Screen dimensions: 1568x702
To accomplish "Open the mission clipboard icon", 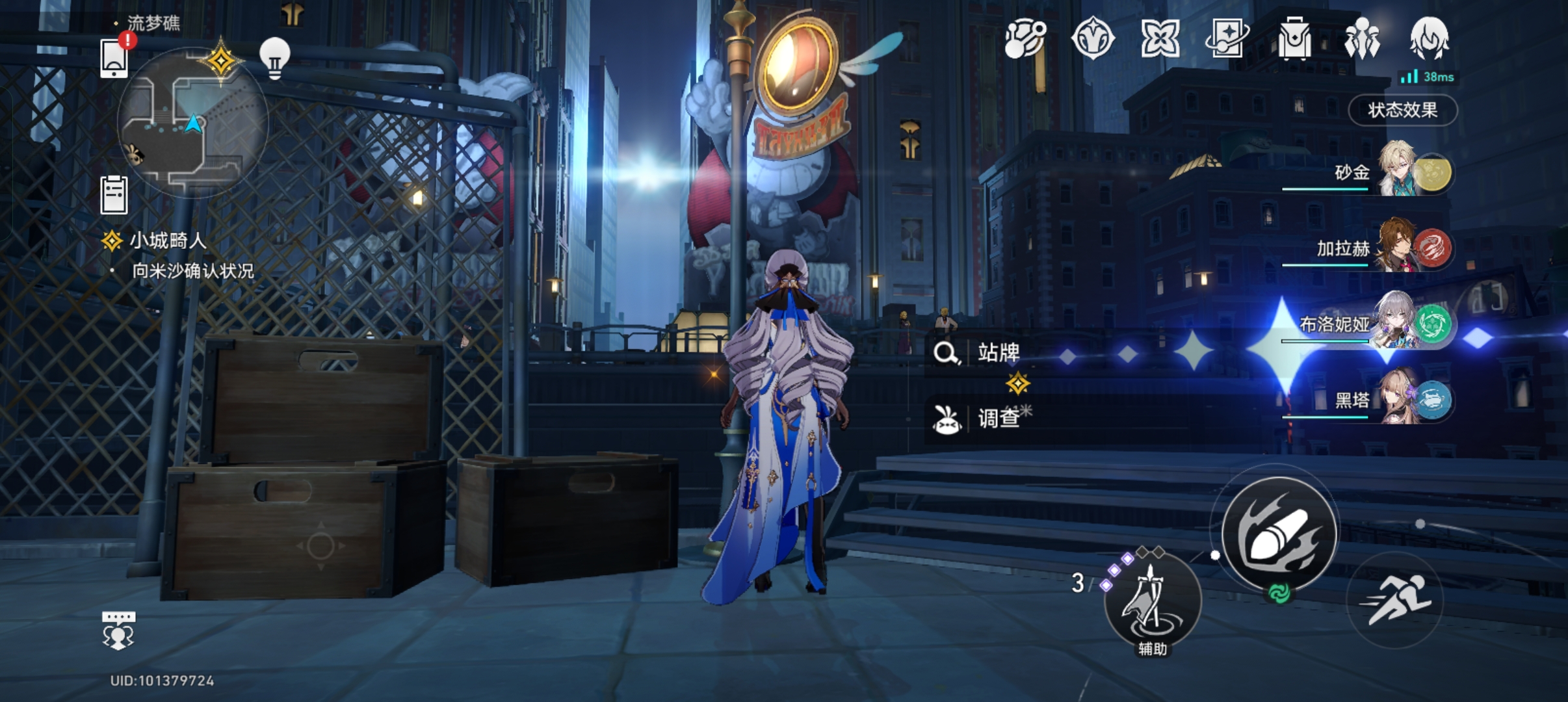I will [x=114, y=194].
